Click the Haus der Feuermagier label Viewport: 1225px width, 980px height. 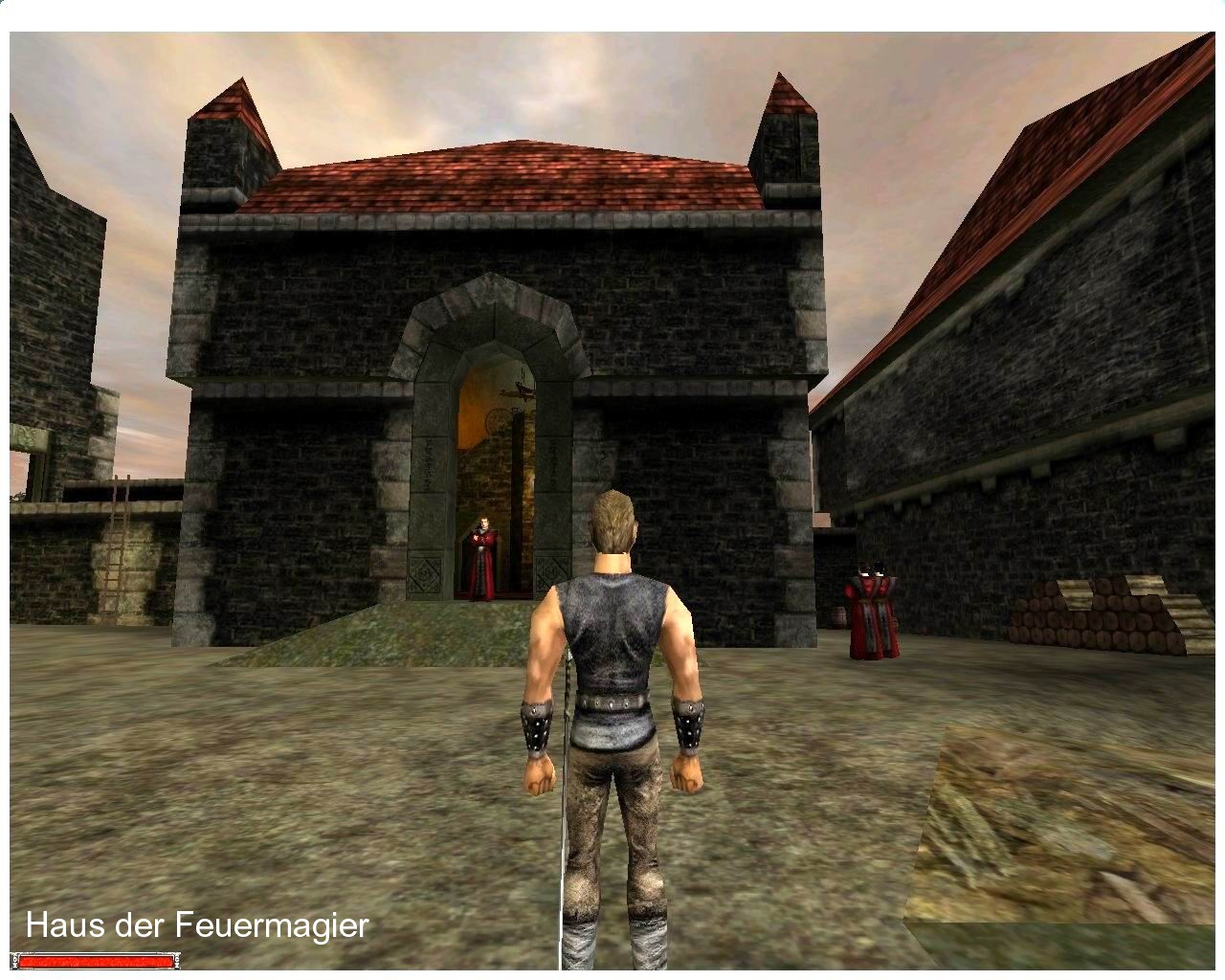point(196,925)
